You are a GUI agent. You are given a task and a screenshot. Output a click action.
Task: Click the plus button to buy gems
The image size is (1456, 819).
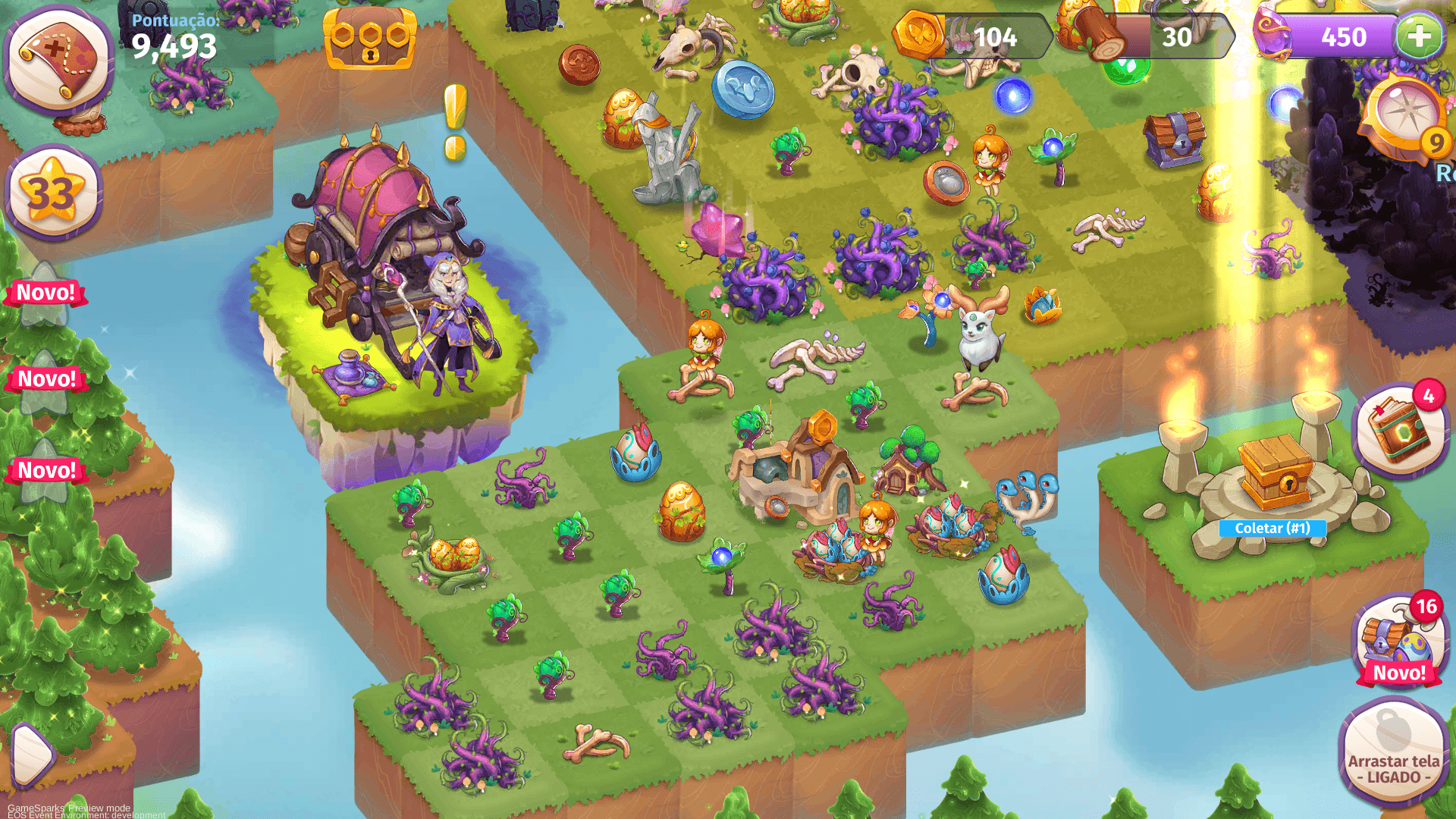(1420, 35)
